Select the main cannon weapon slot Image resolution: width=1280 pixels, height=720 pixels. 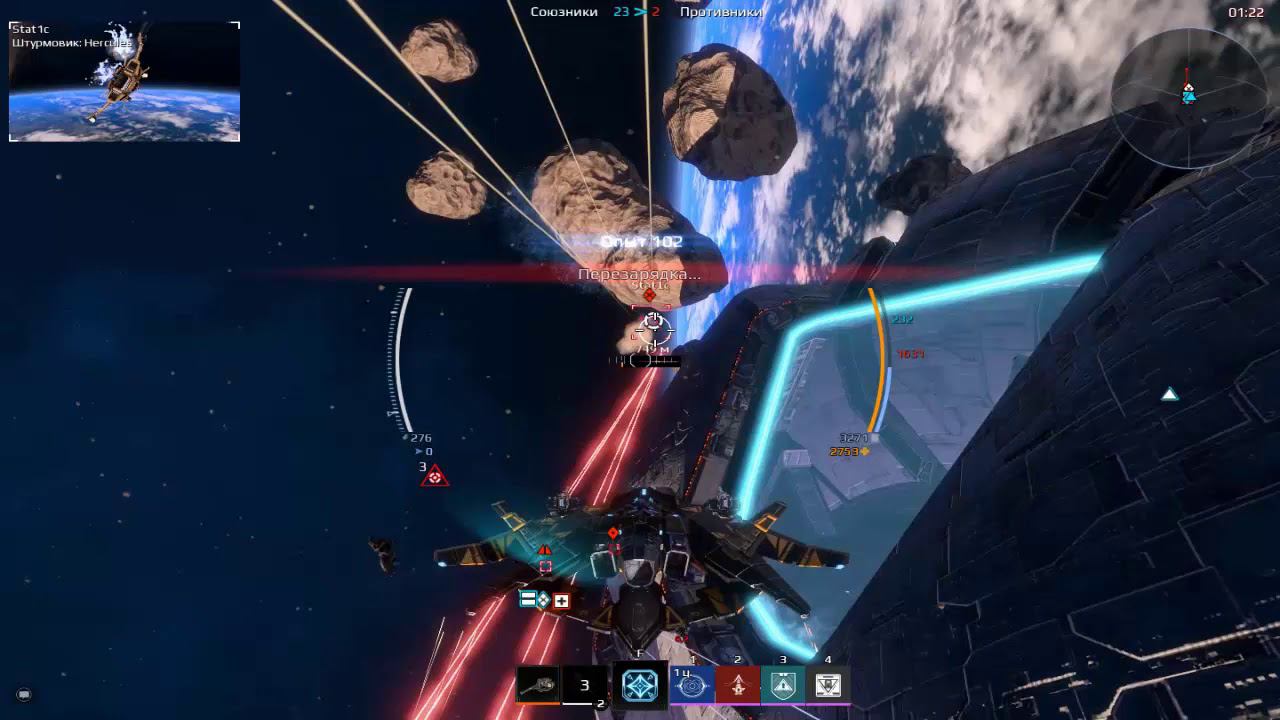(x=537, y=685)
